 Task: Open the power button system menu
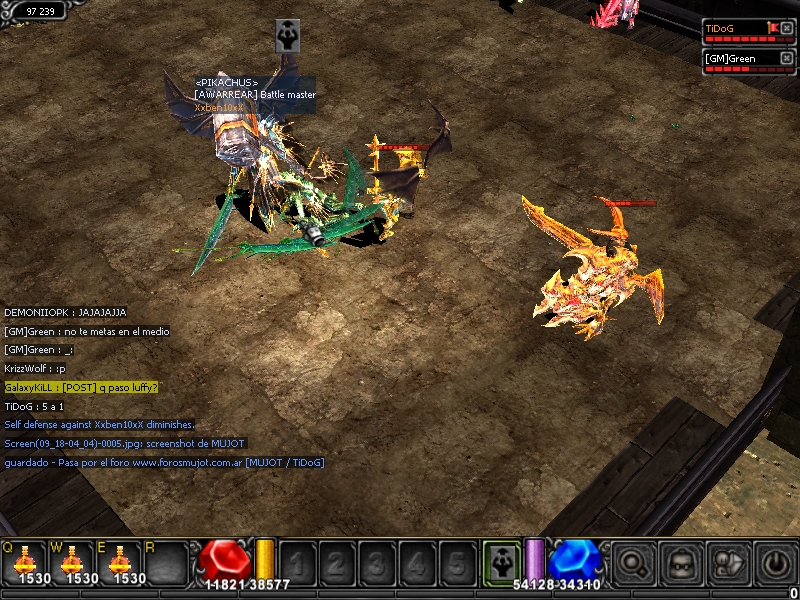(777, 562)
